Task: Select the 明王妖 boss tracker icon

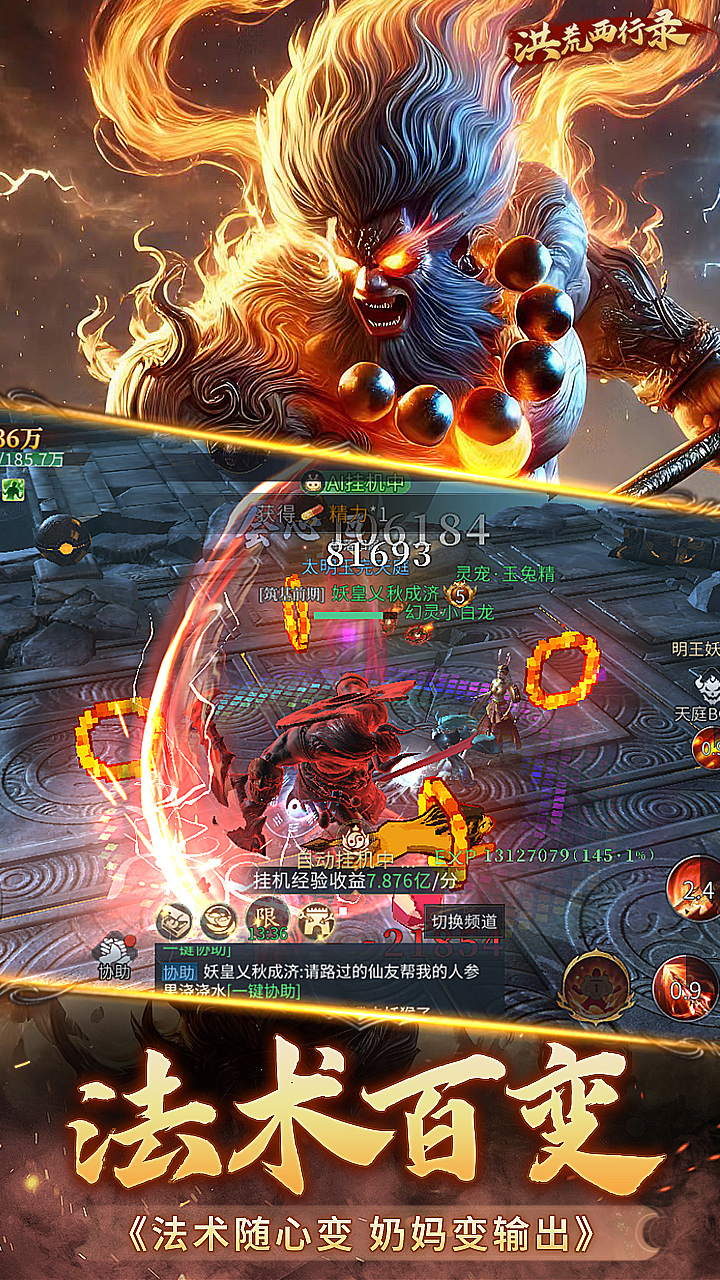Action: click(707, 684)
